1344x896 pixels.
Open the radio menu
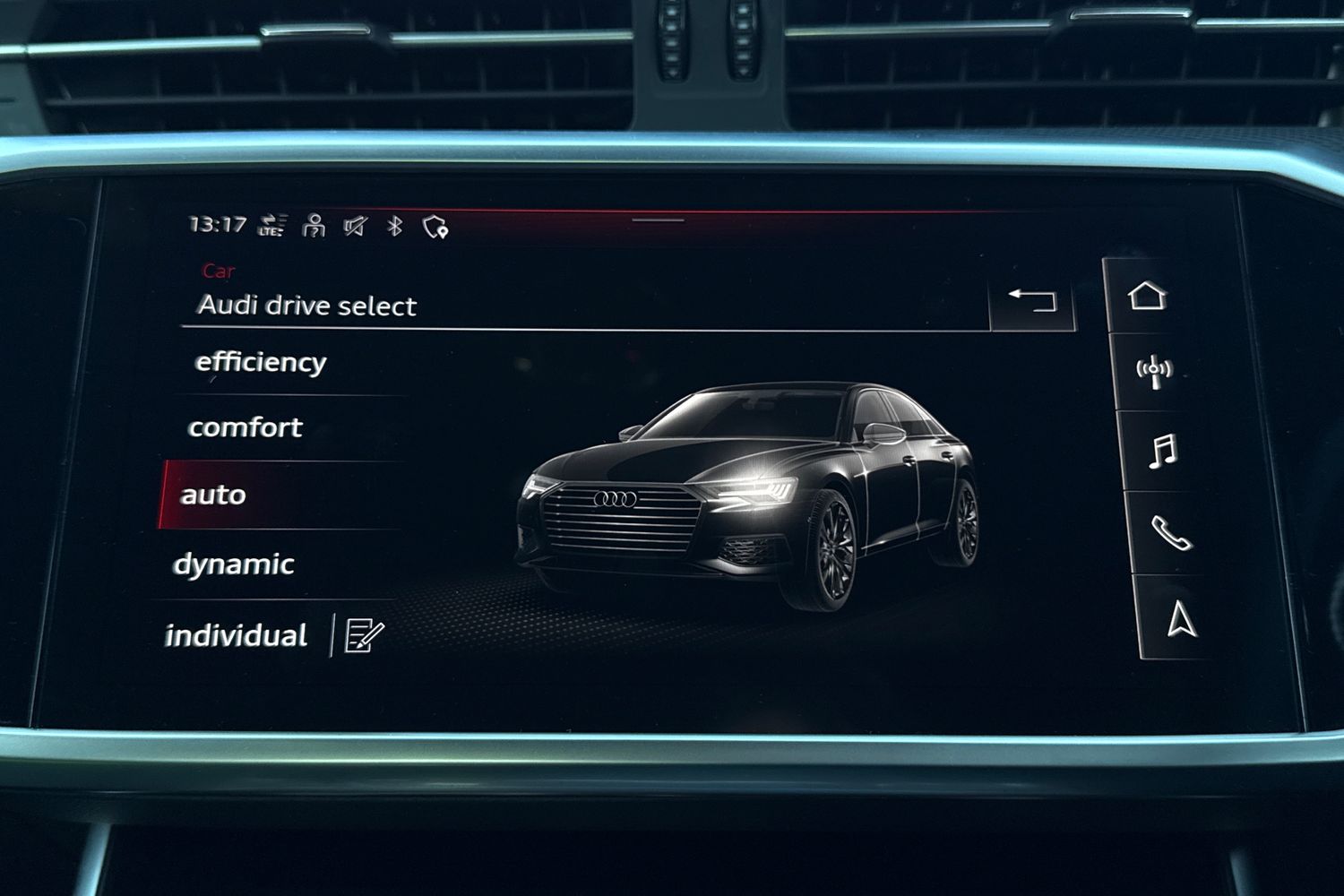coord(1154,370)
